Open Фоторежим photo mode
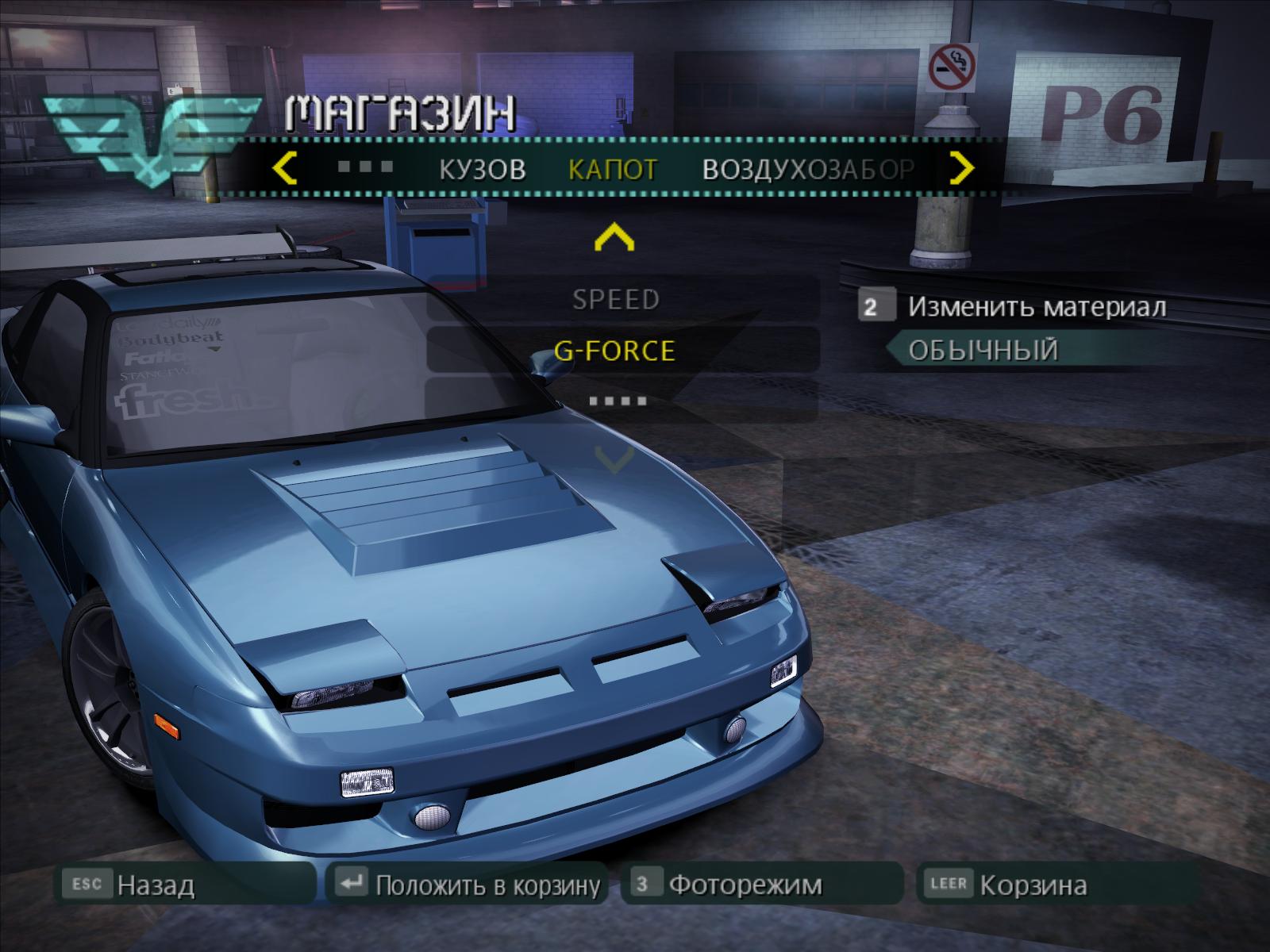The height and width of the screenshot is (952, 1270). coord(745,885)
